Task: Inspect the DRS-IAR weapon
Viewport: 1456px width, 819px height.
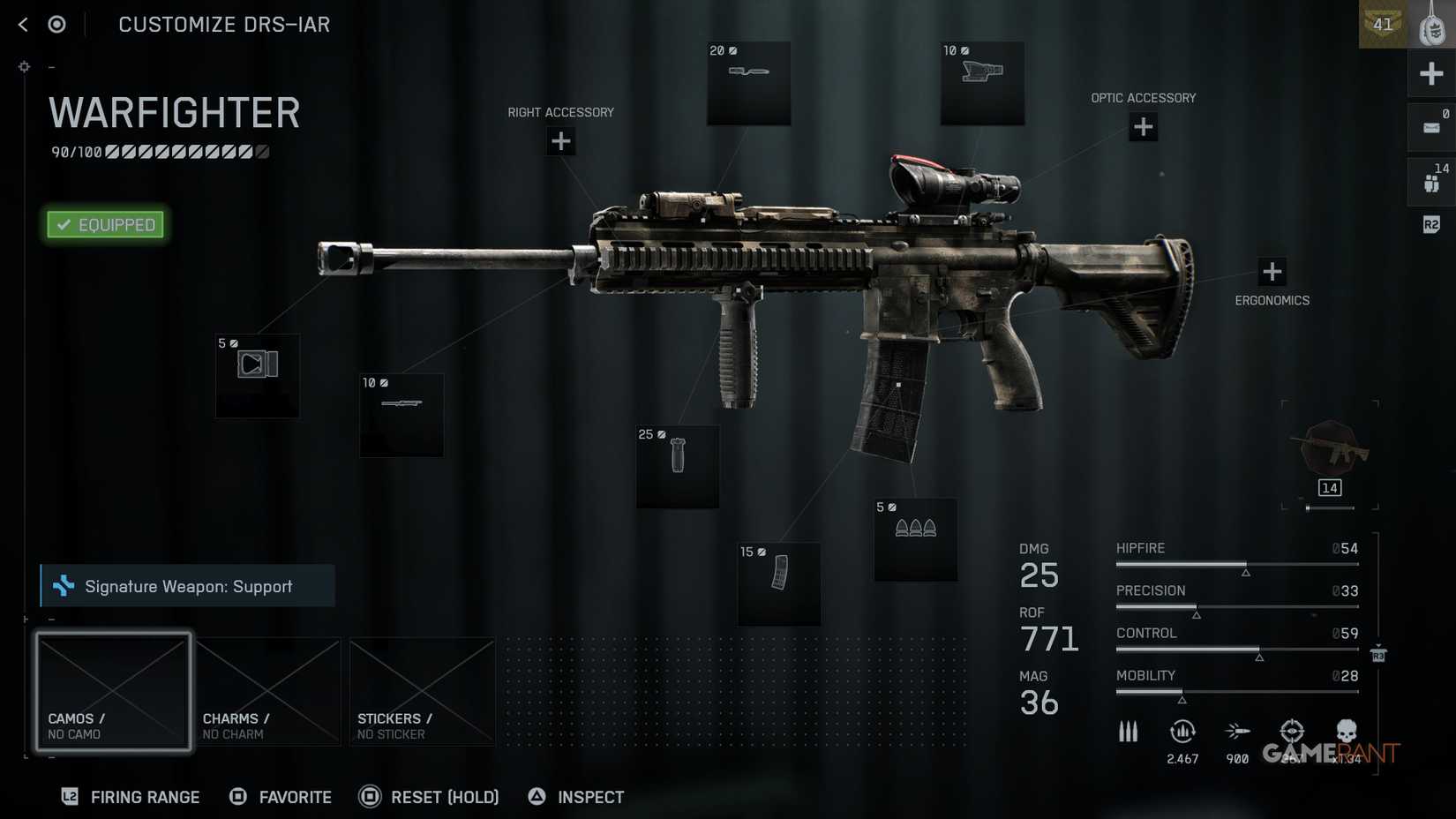Action: [576, 797]
